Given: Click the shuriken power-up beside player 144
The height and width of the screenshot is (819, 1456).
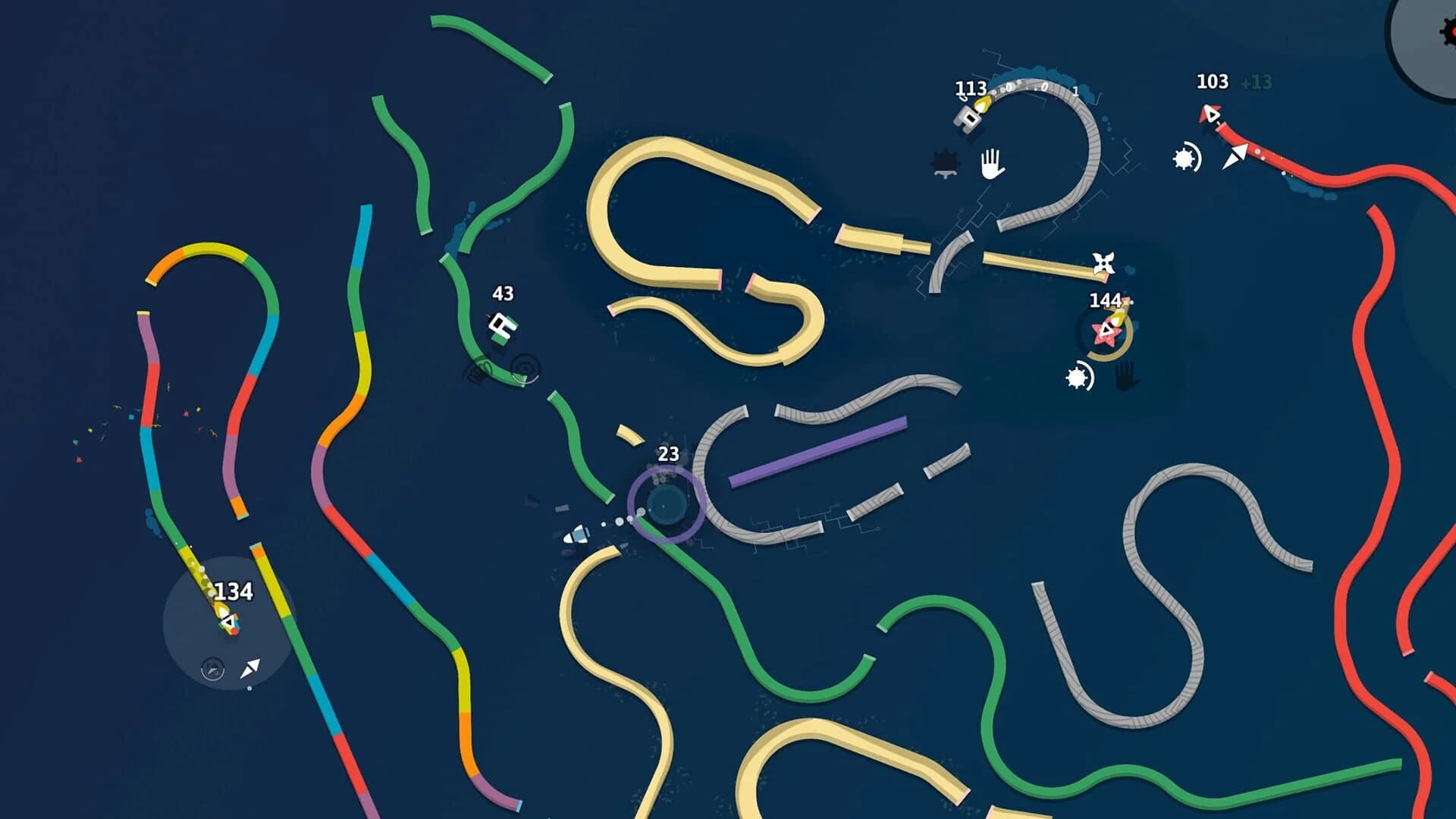Looking at the screenshot, I should (1103, 262).
